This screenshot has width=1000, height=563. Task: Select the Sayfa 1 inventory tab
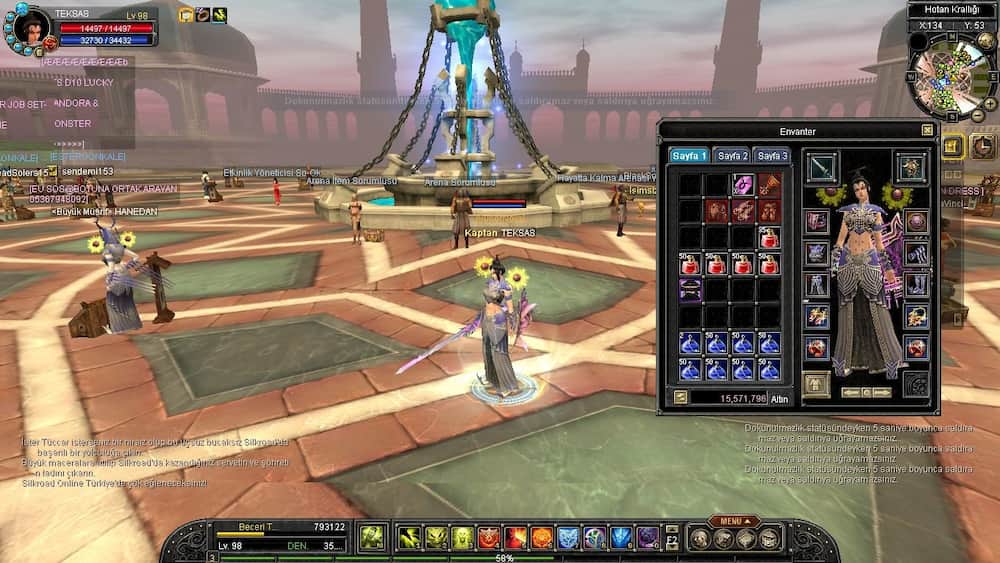pos(690,156)
